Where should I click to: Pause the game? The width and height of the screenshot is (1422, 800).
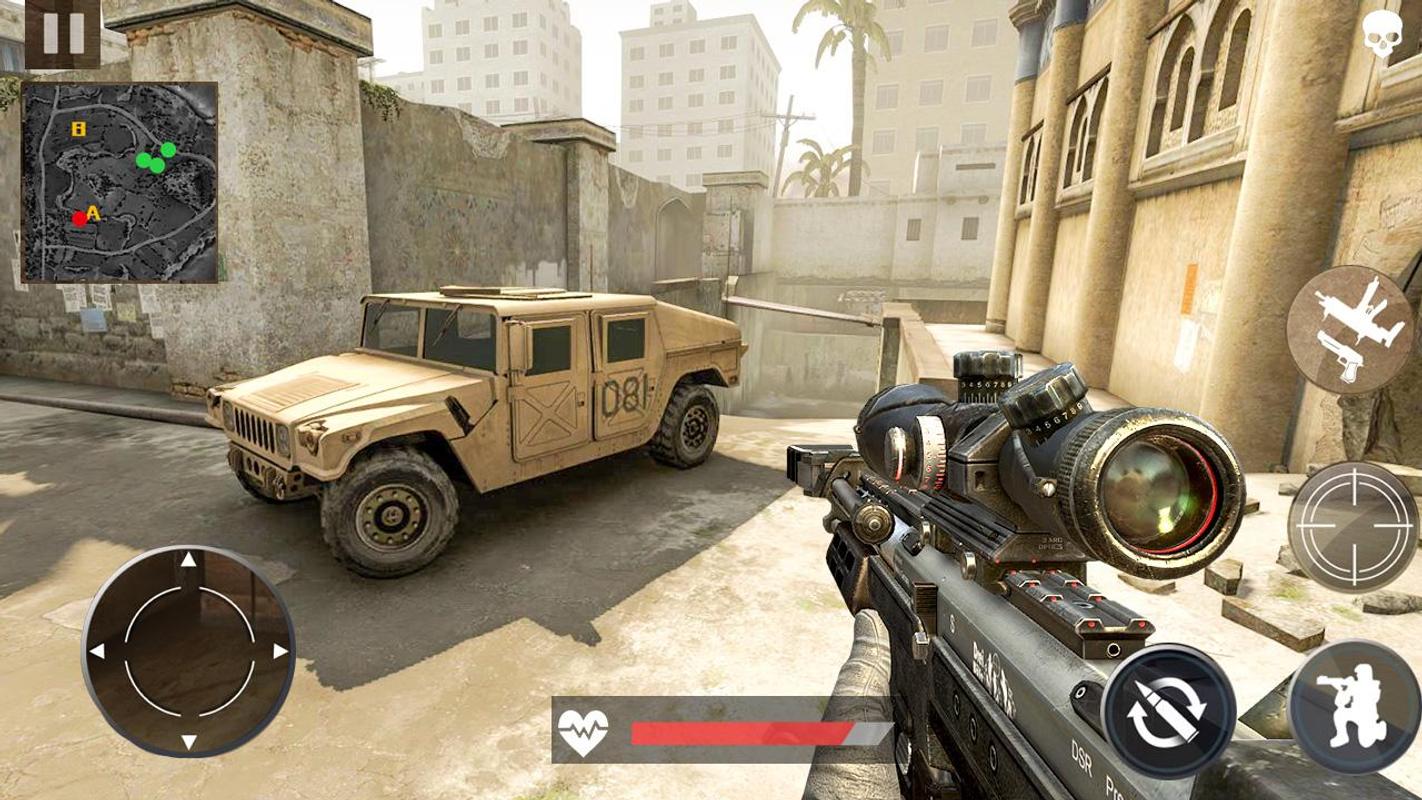62,33
